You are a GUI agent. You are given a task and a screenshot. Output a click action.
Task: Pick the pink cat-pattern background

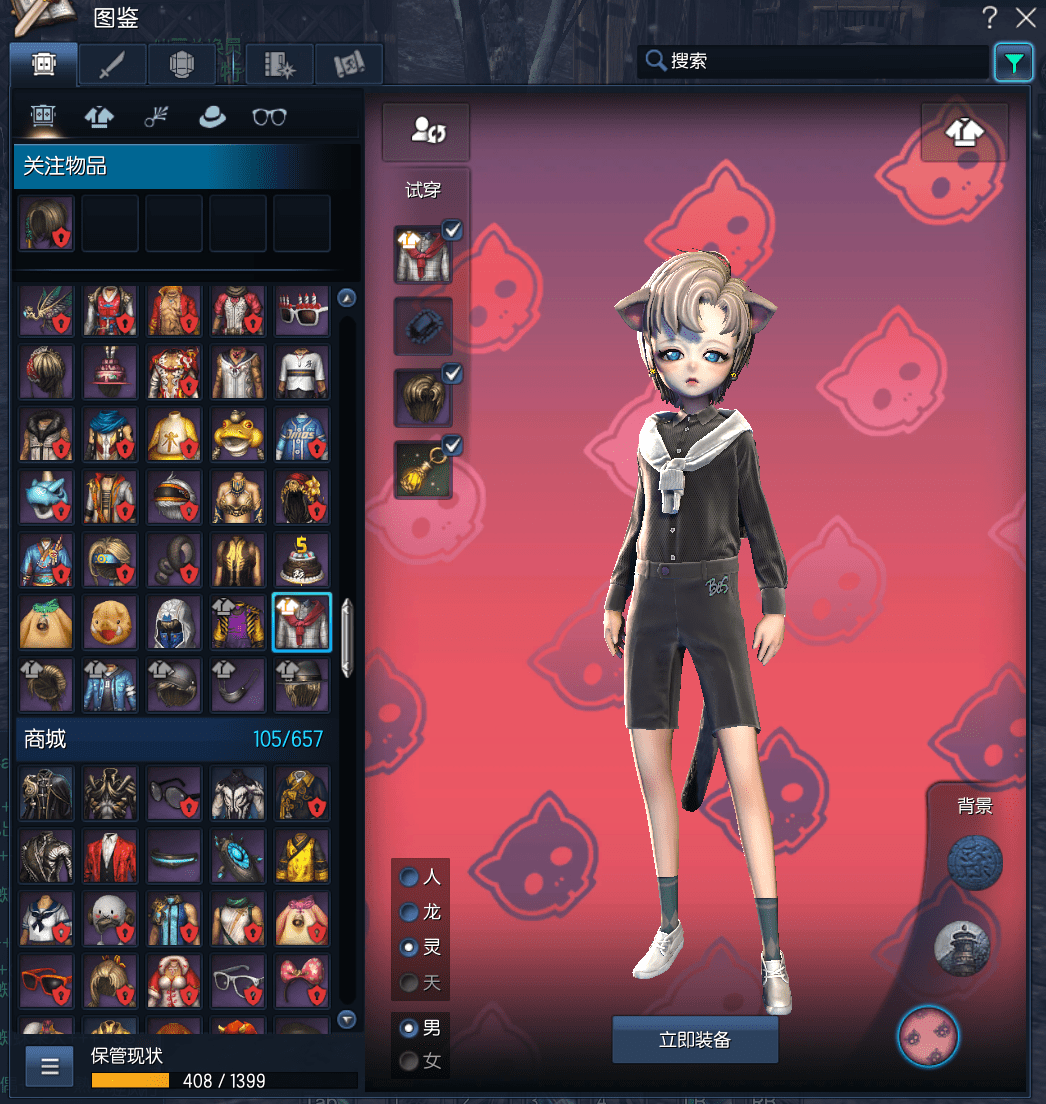(928, 1036)
